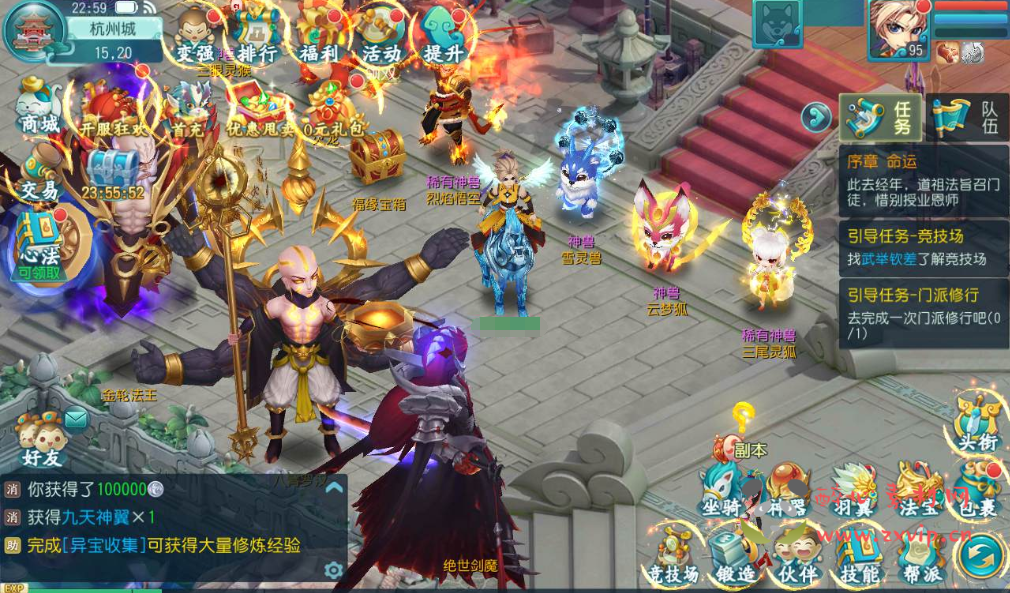
Task: Toggle the round swap-arrows menu button
Action: (x=982, y=553)
